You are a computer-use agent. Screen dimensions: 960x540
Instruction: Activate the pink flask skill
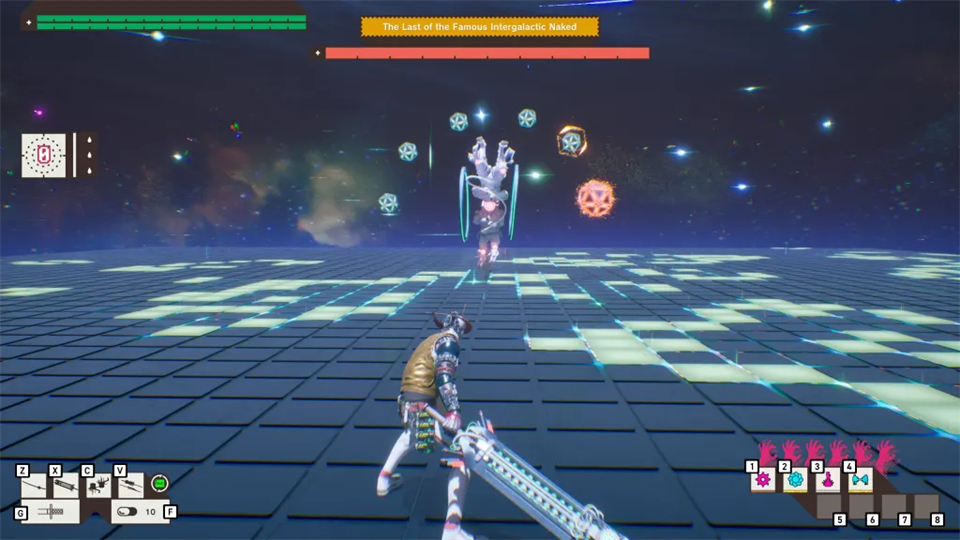tap(828, 480)
